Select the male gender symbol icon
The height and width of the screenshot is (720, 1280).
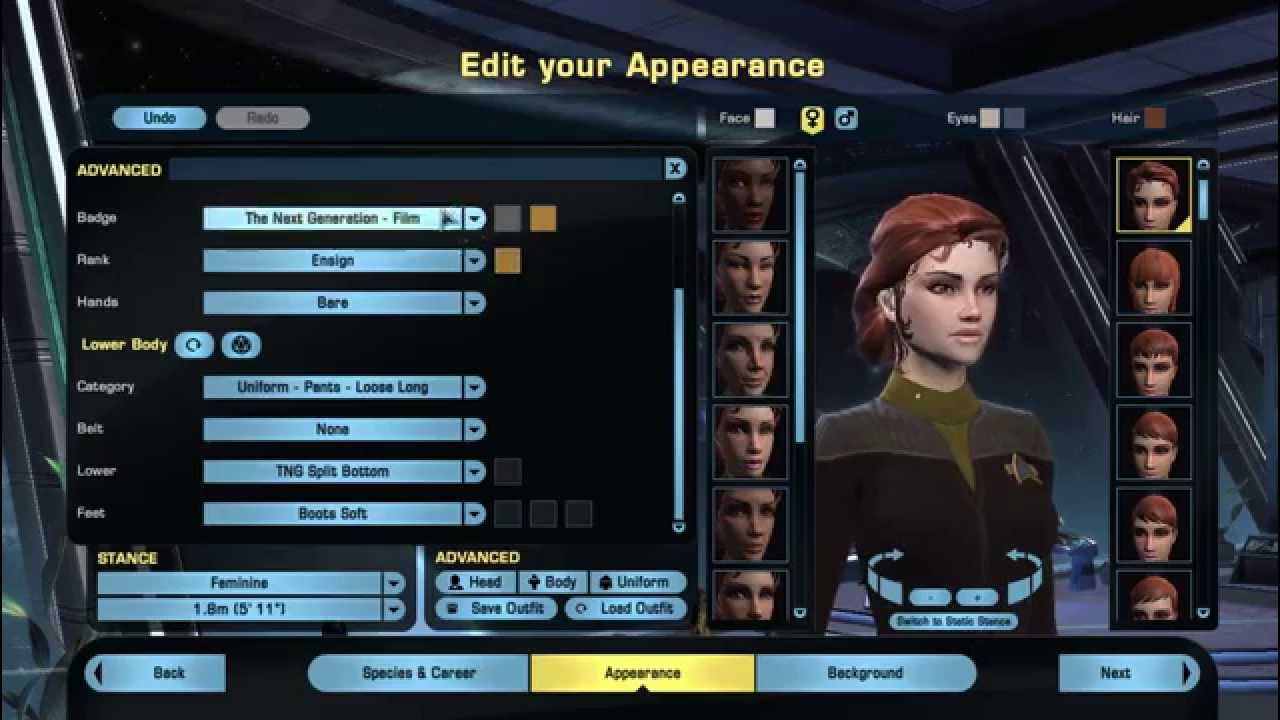845,117
